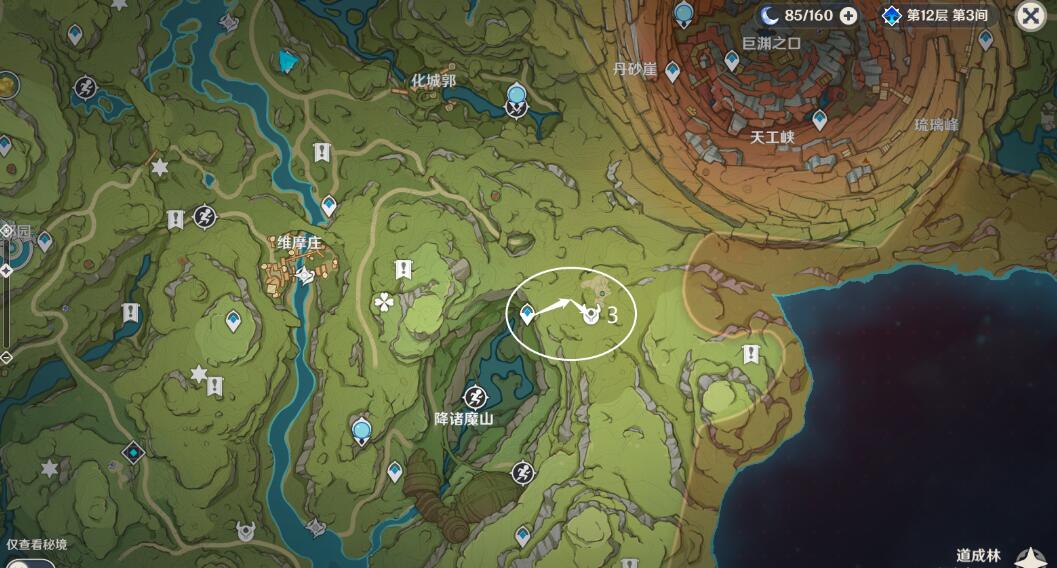The image size is (1057, 568).
Task: Open the Spiral Abyss 第12层 第3间 tracker
Action: (x=937, y=15)
